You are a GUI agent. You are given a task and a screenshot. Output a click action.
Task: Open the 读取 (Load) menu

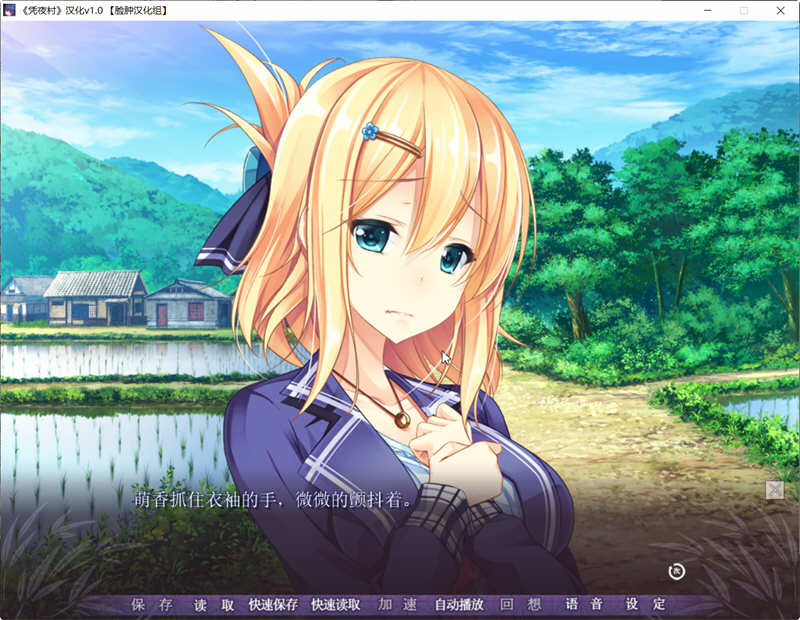214,605
